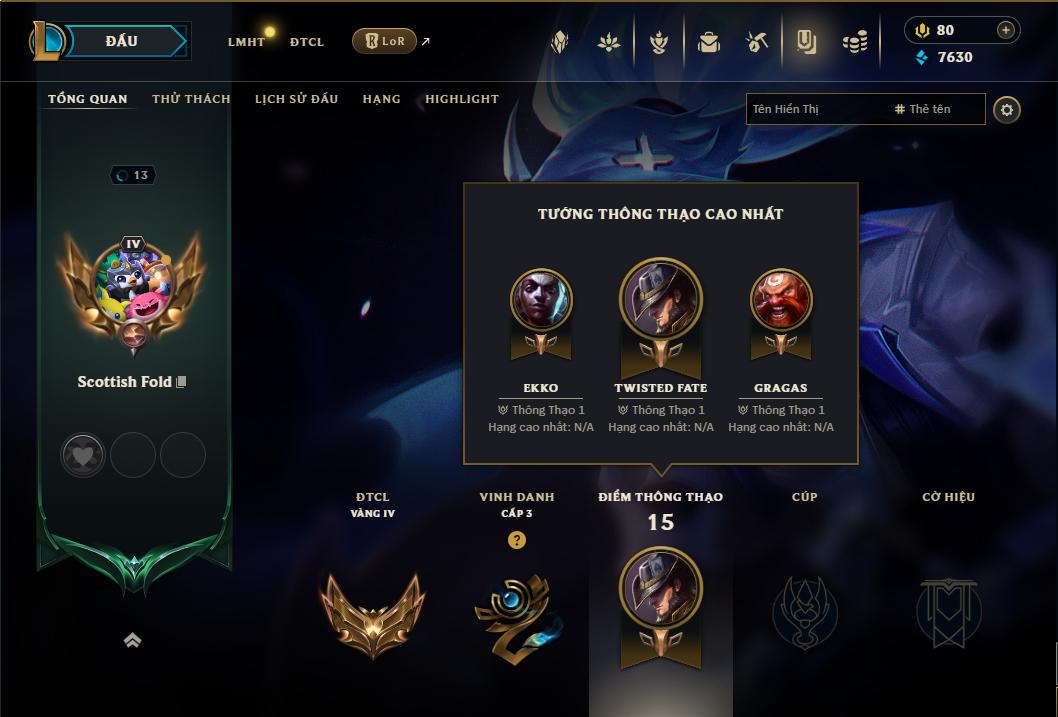Open the LỊCH SỬ ĐẤU tab
Image resolution: width=1058 pixels, height=717 pixels.
296,99
